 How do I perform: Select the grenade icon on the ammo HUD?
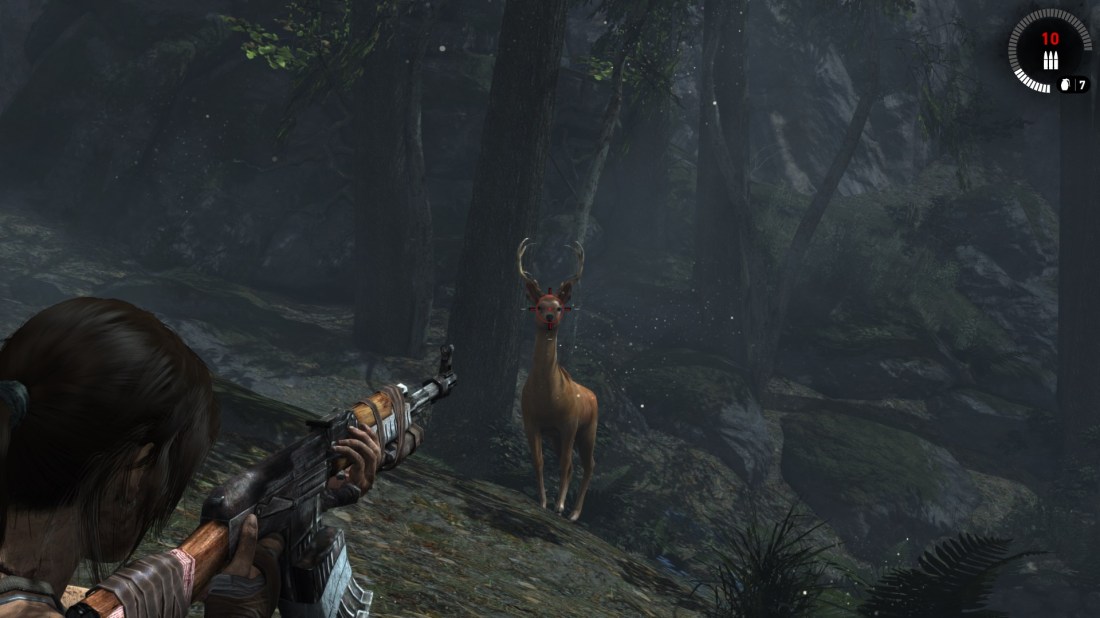pyautogui.click(x=1065, y=85)
